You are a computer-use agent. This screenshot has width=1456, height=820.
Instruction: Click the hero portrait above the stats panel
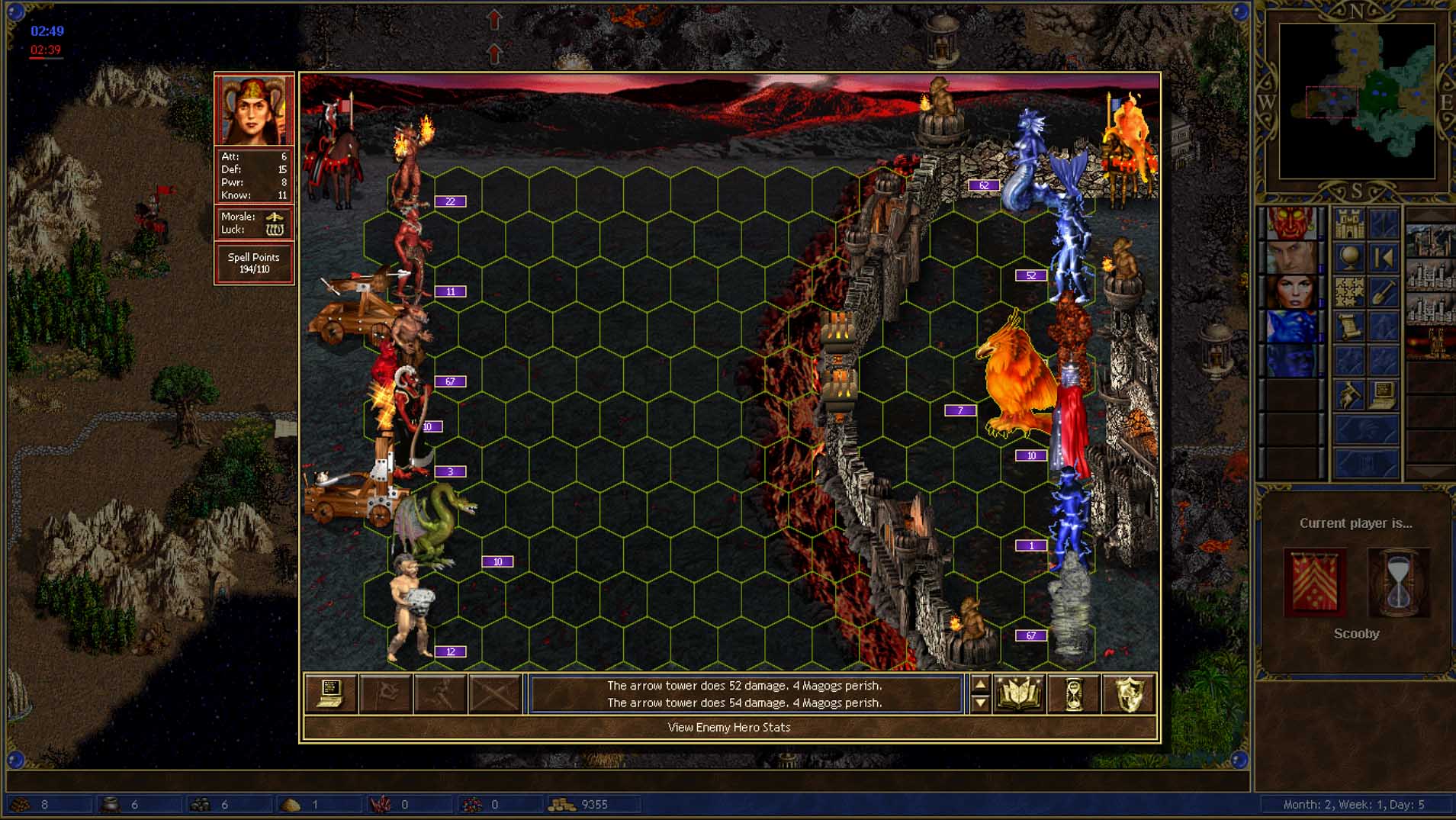coord(254,110)
